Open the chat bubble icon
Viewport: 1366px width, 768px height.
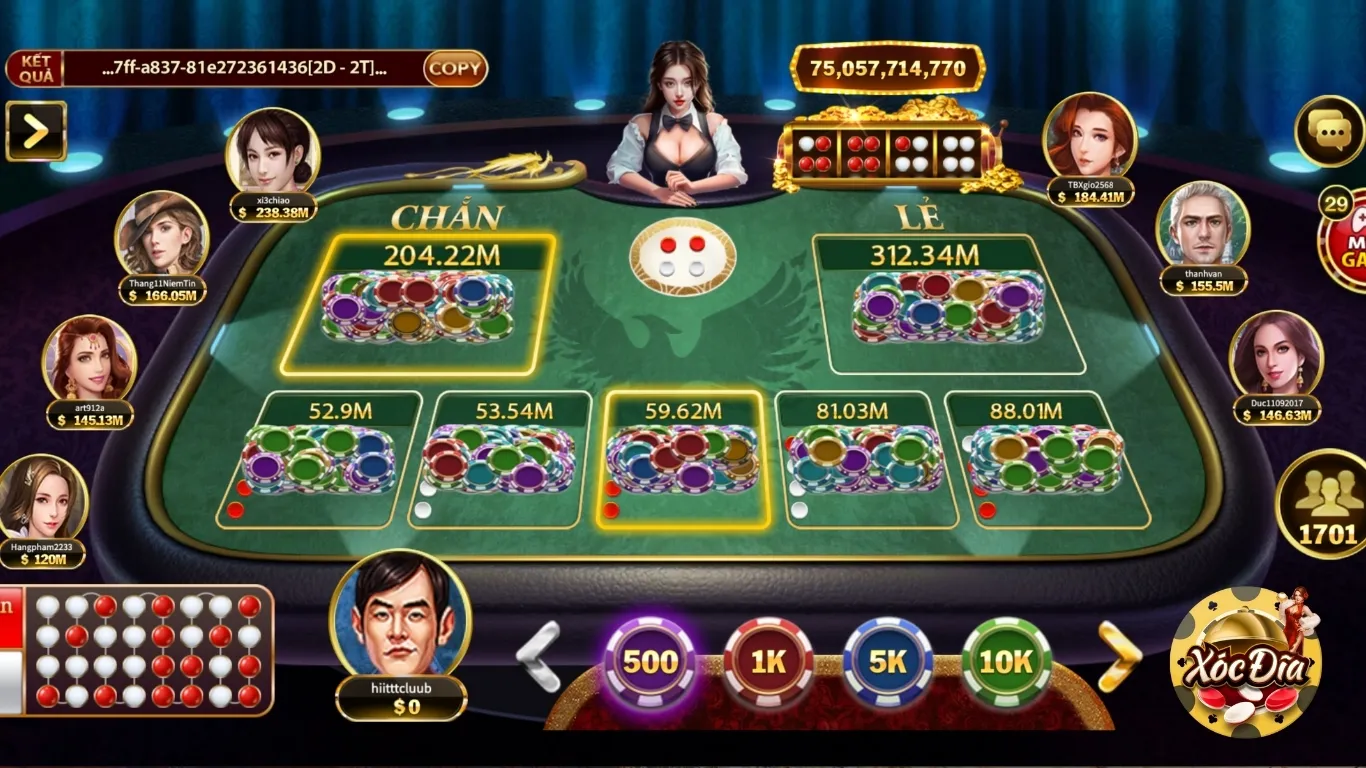coord(1329,131)
